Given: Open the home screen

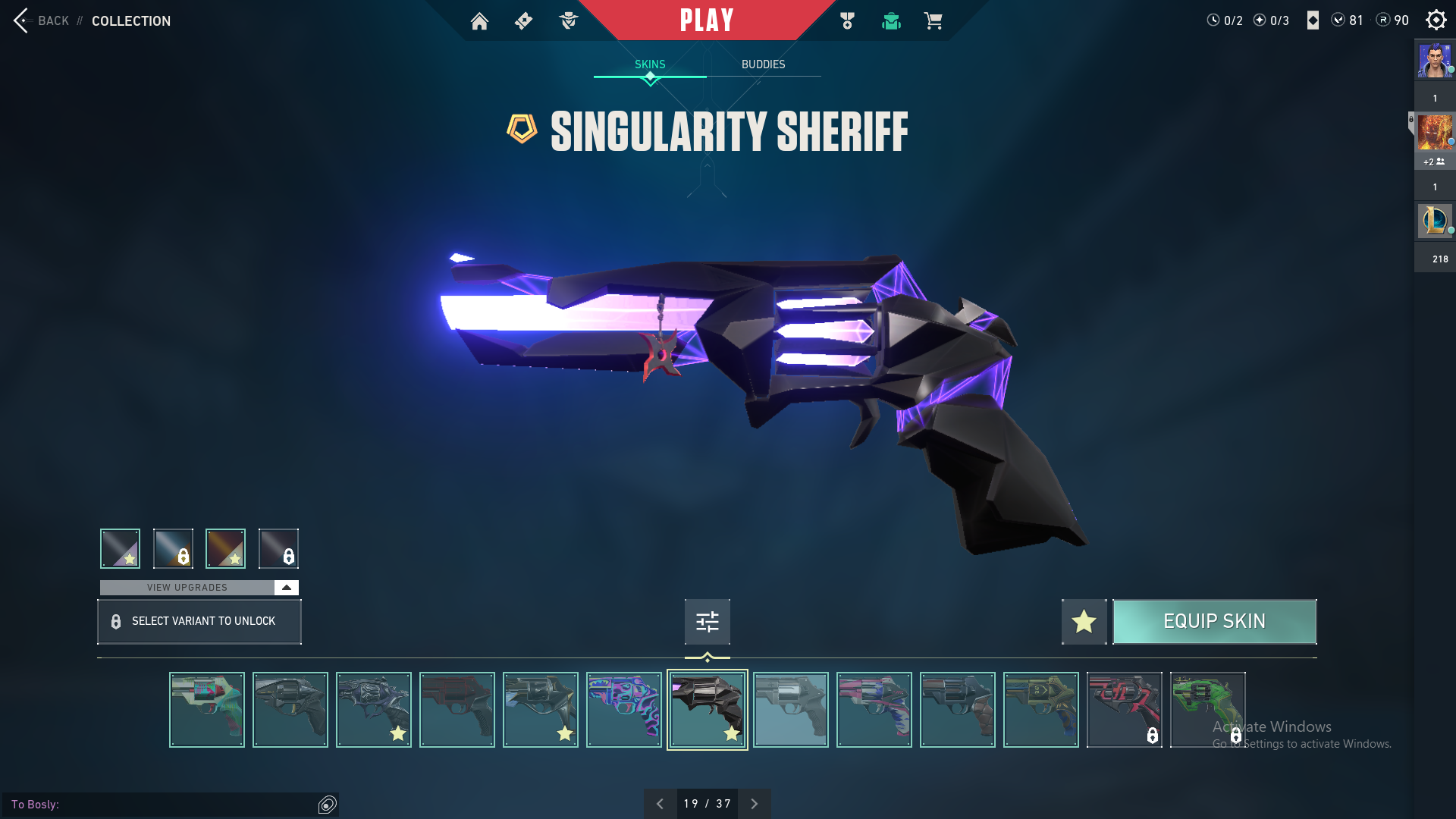Looking at the screenshot, I should click(479, 21).
